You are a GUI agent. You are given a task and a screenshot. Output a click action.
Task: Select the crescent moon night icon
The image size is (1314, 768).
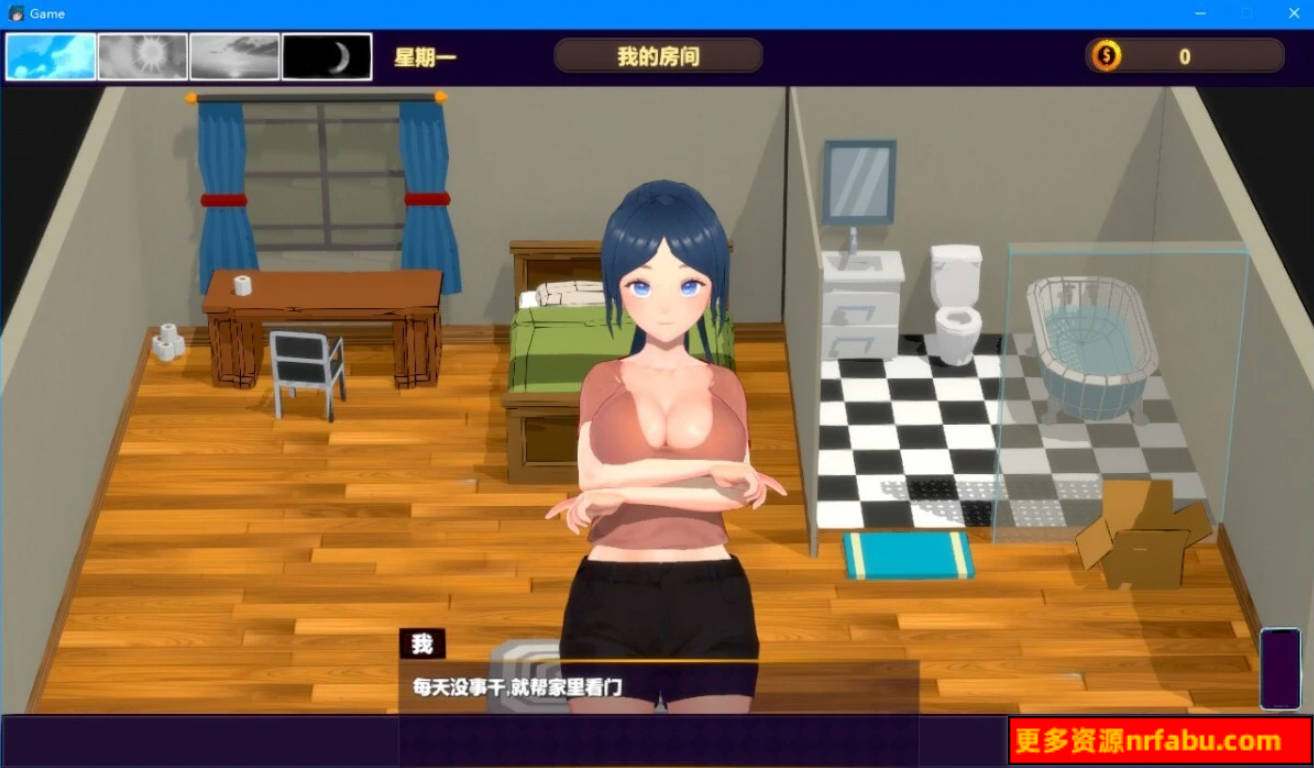pos(327,57)
